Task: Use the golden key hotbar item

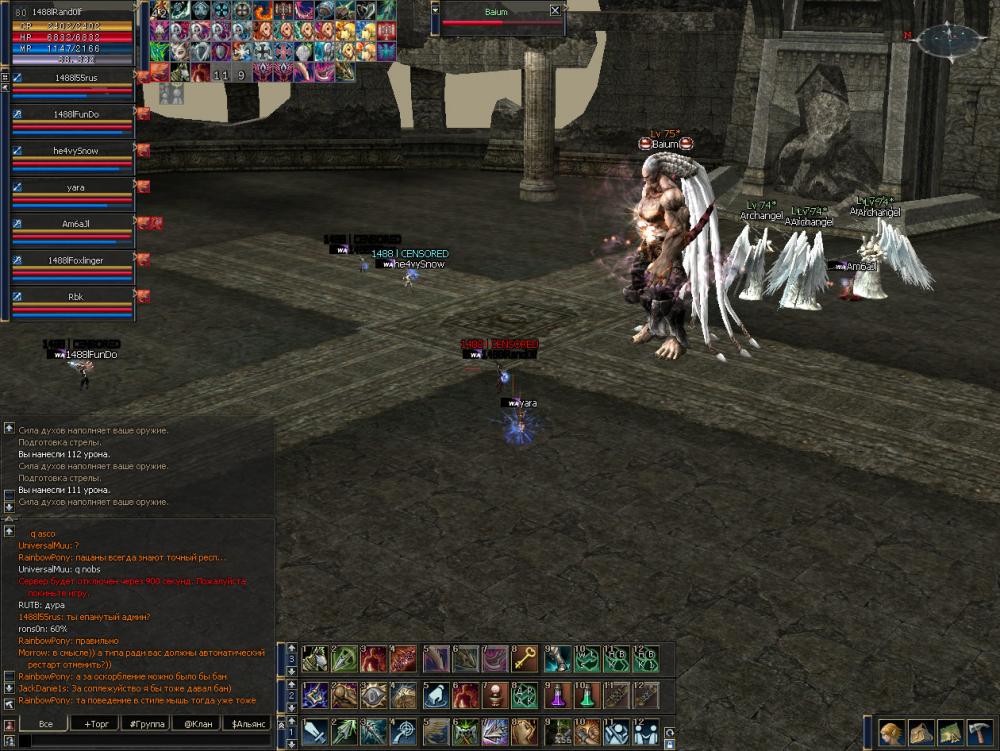Action: coord(526,658)
